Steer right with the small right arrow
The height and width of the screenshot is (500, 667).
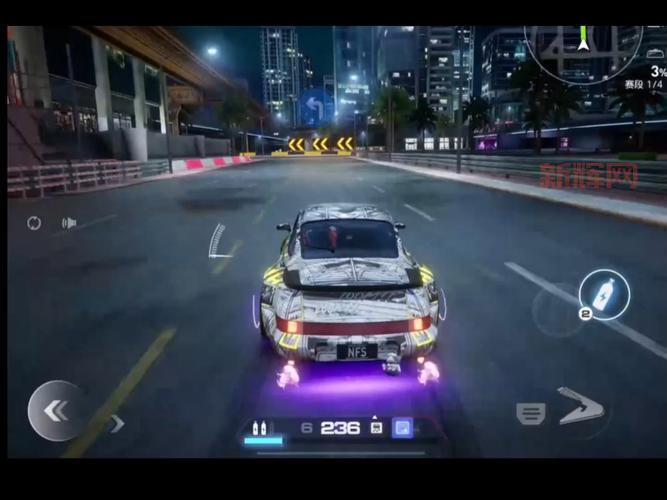[117, 423]
